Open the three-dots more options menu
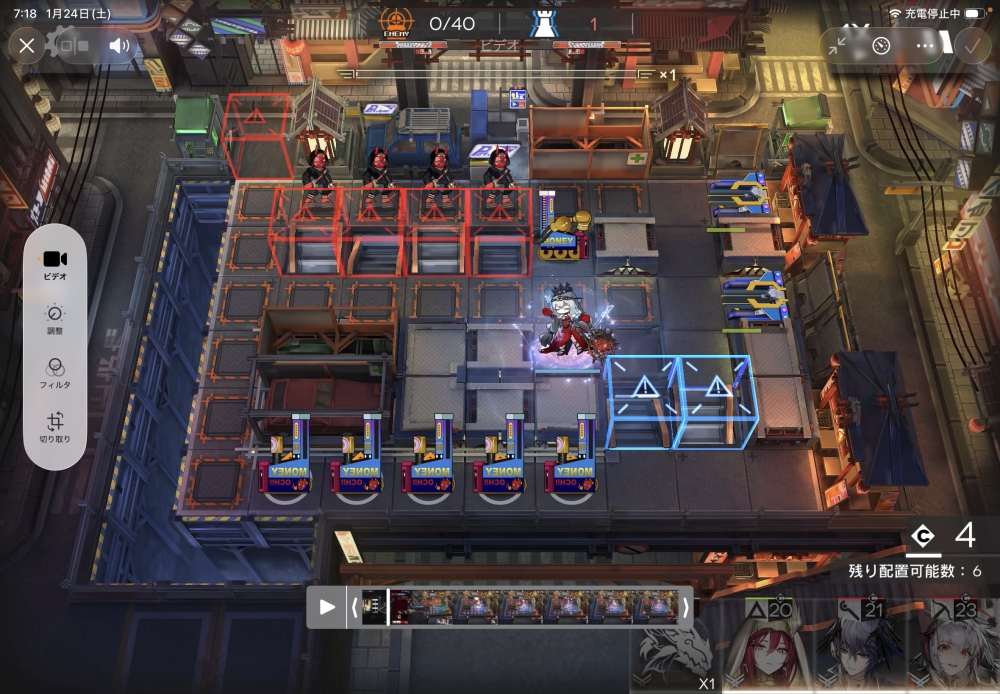The image size is (1000, 694). [x=926, y=46]
